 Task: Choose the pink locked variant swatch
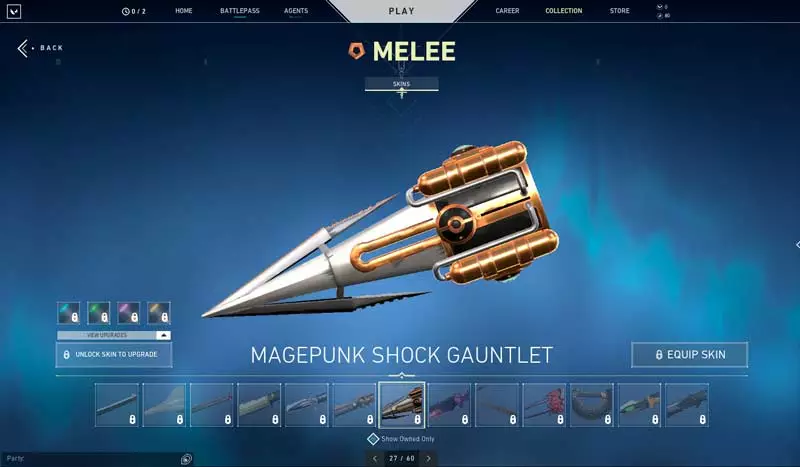pyautogui.click(x=128, y=313)
